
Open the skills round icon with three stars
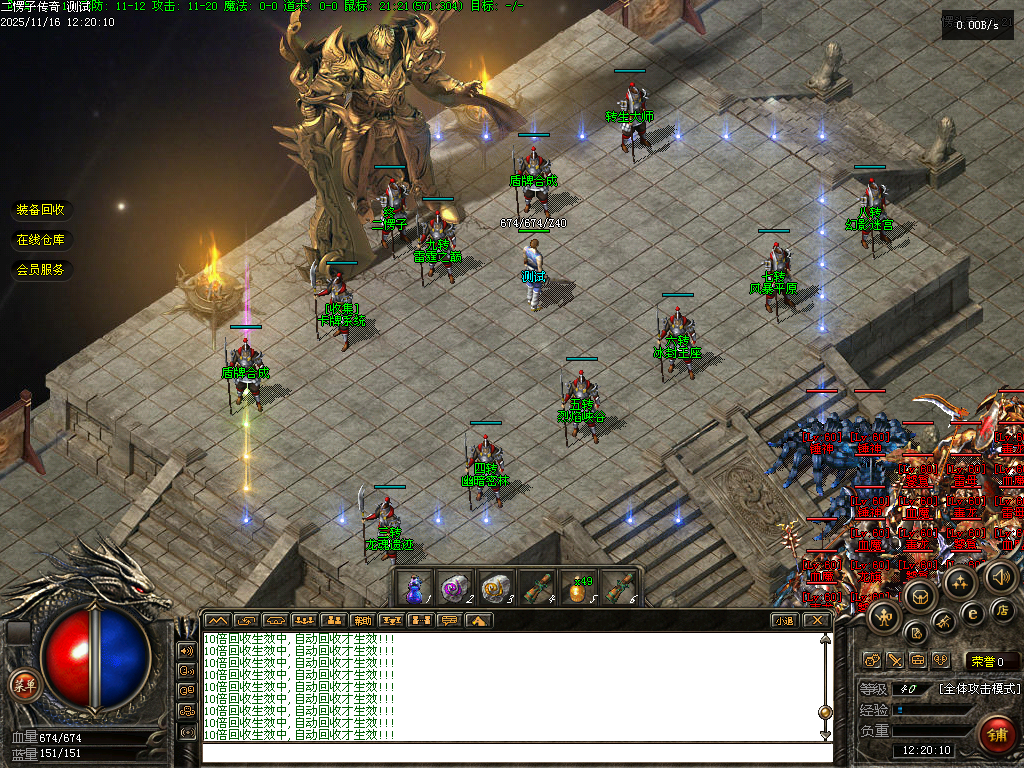tap(961, 582)
